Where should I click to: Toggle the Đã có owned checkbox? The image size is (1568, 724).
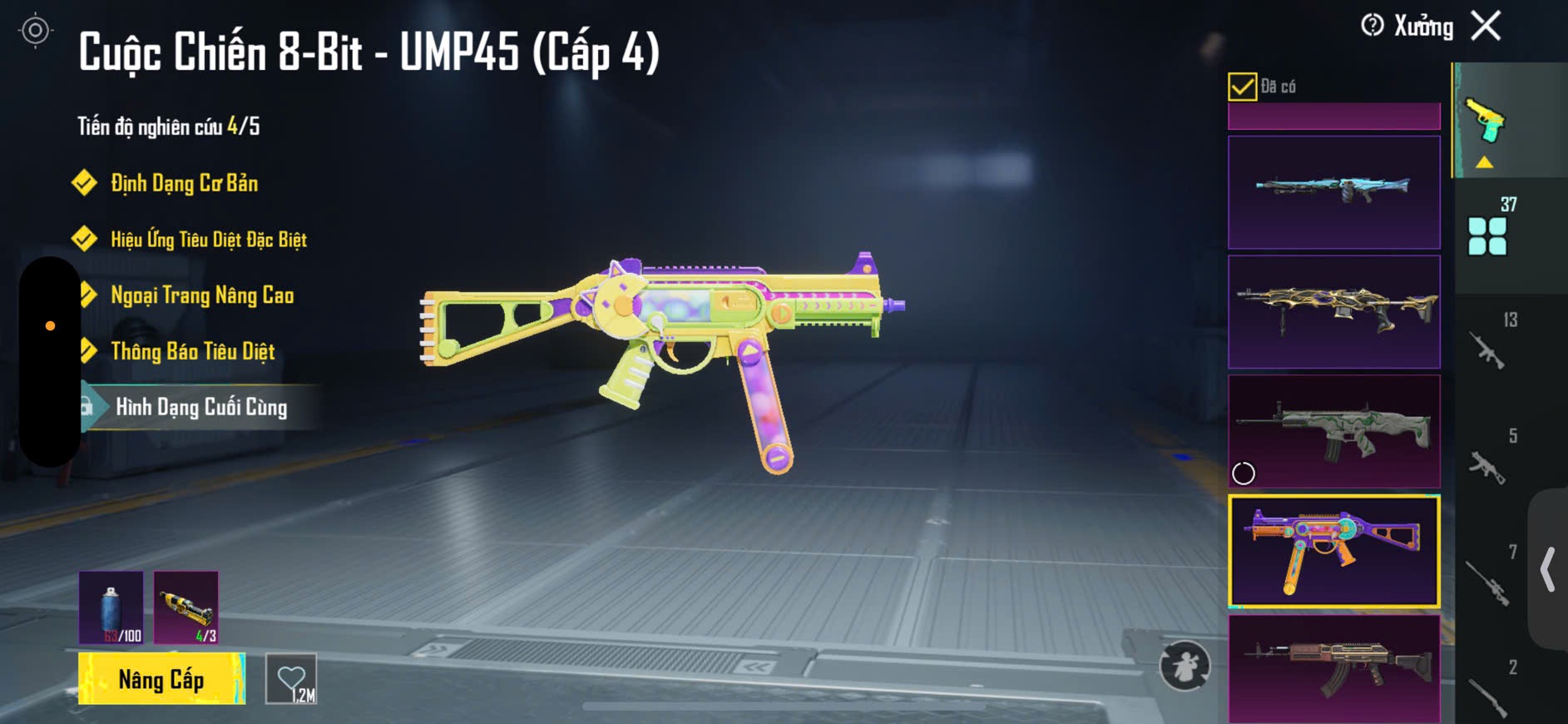pyautogui.click(x=1242, y=87)
